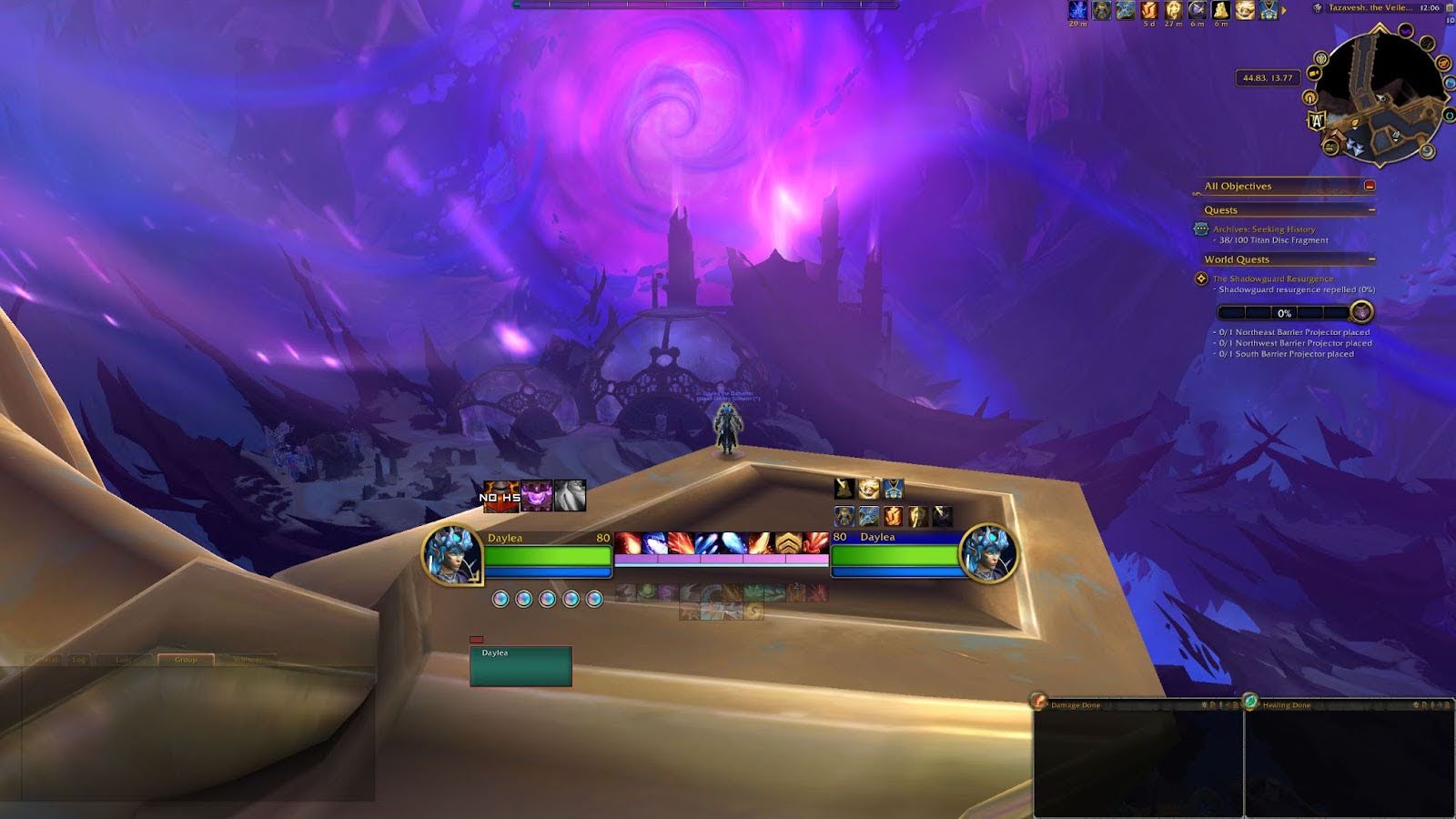Switch to the Group chat tab

186,659
